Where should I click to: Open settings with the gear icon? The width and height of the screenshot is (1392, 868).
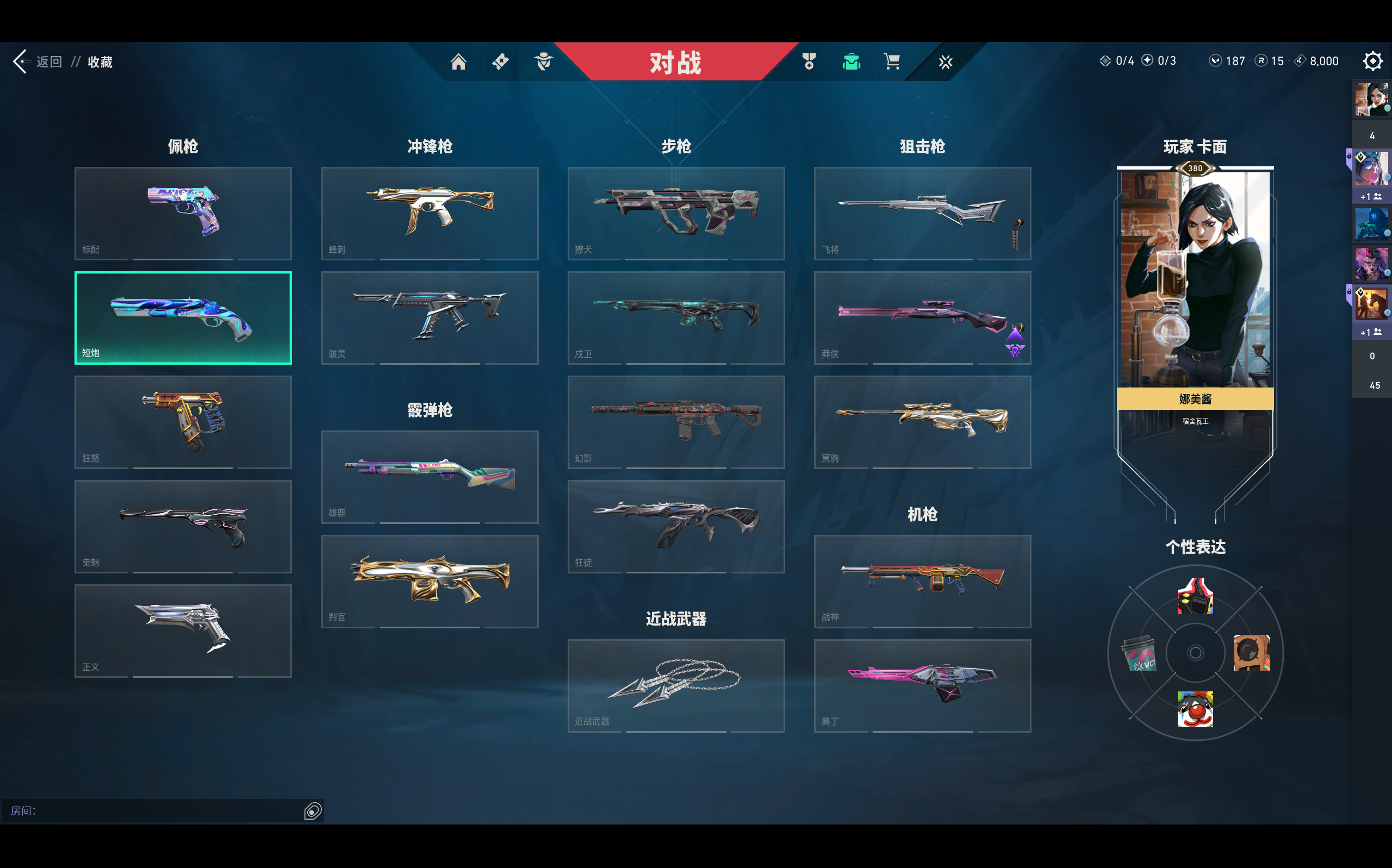pos(1372,61)
